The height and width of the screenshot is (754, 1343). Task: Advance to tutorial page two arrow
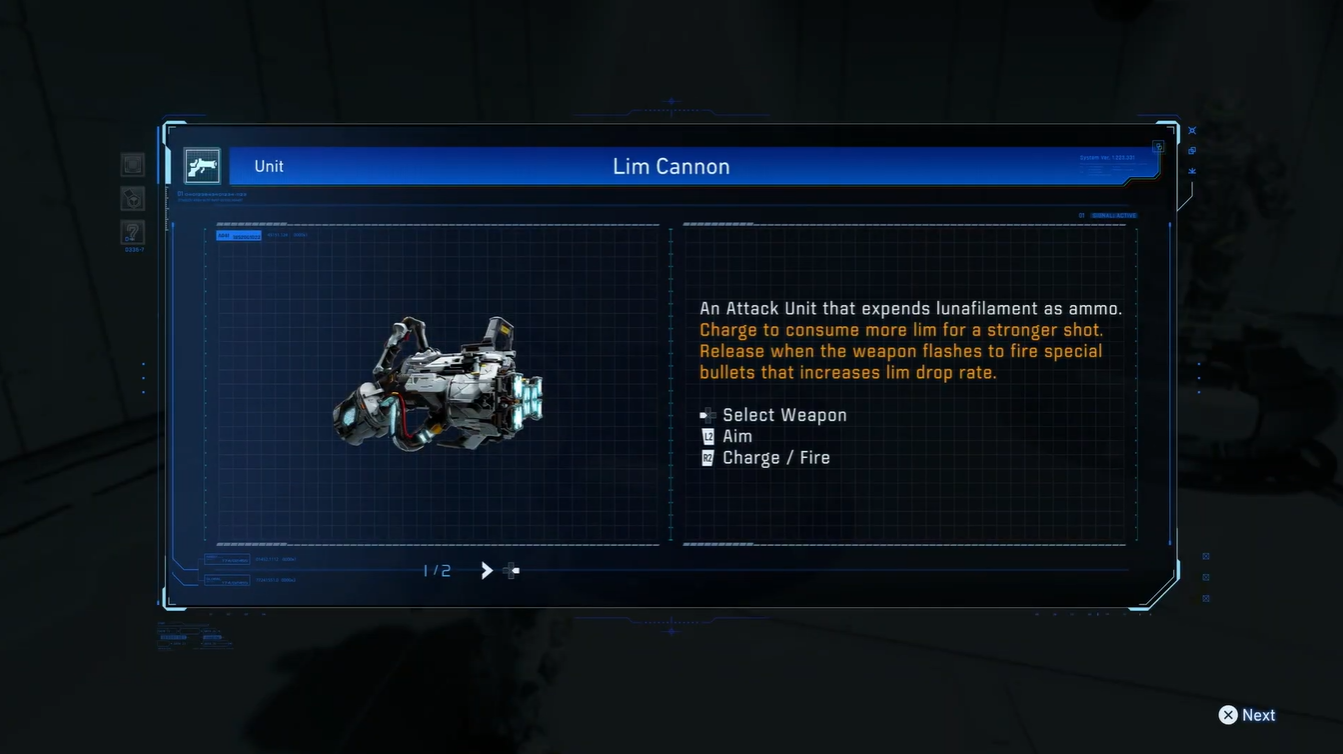tap(487, 571)
